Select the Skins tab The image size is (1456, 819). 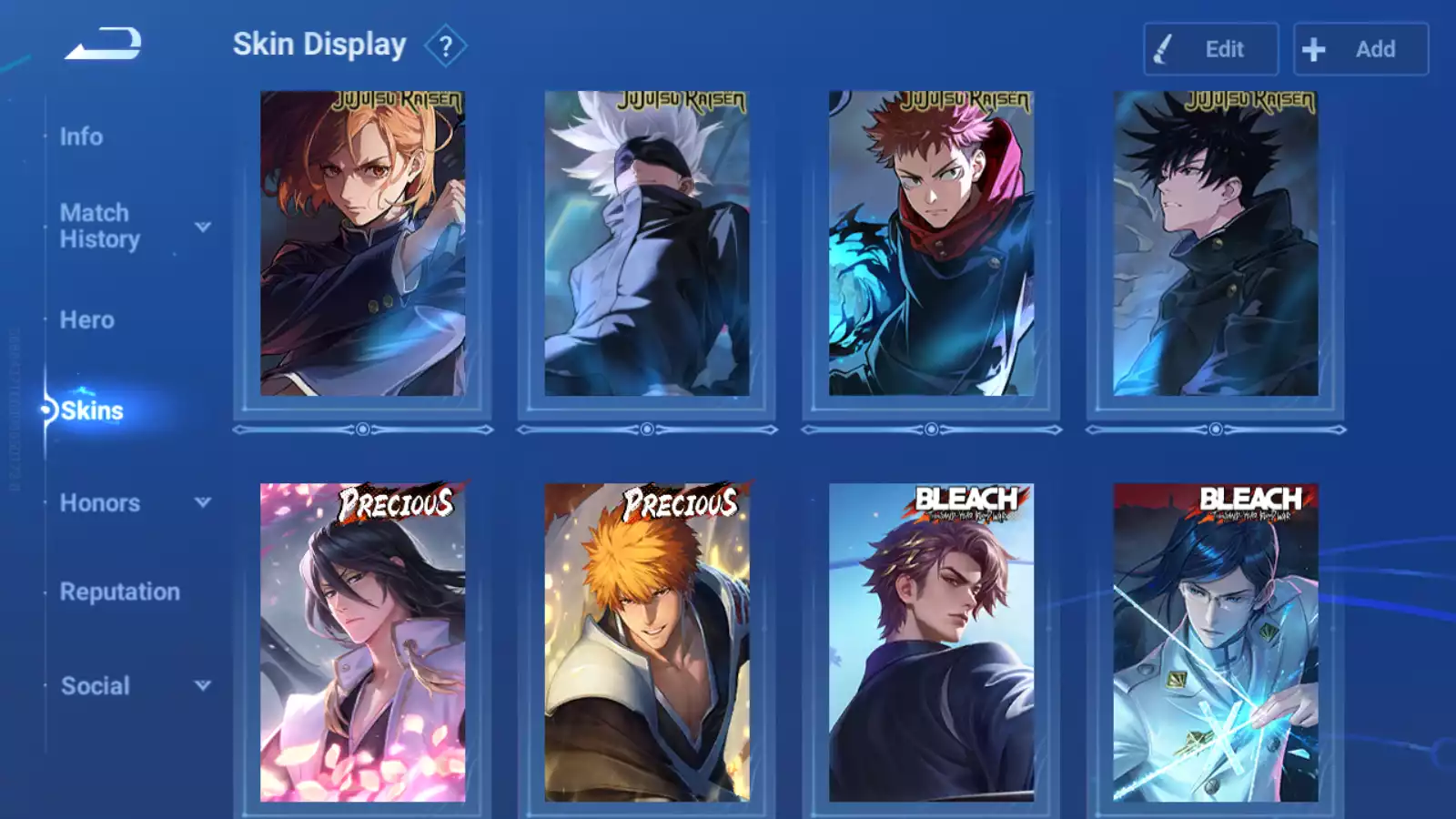click(92, 410)
